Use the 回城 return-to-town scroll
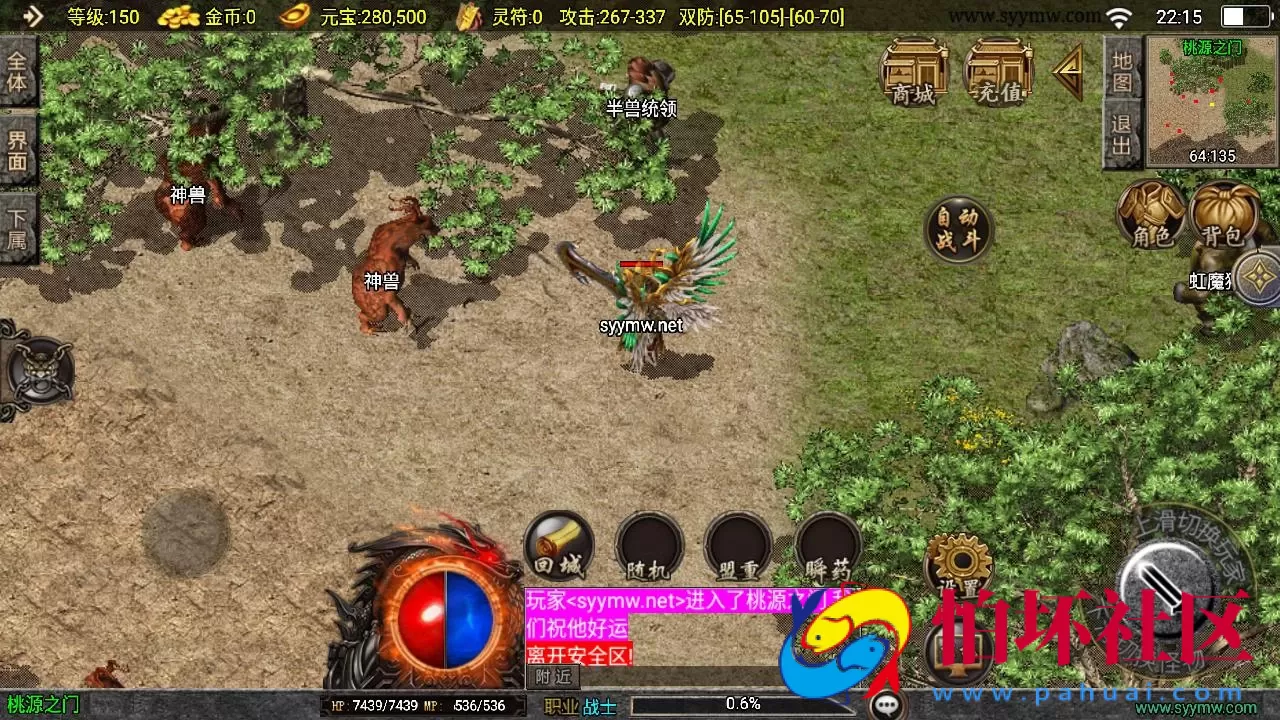The height and width of the screenshot is (720, 1280). (x=558, y=545)
